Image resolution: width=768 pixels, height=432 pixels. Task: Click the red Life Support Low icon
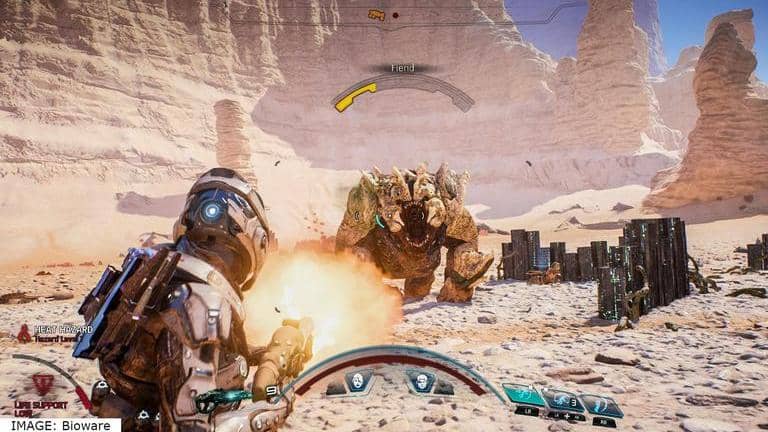coord(42,384)
